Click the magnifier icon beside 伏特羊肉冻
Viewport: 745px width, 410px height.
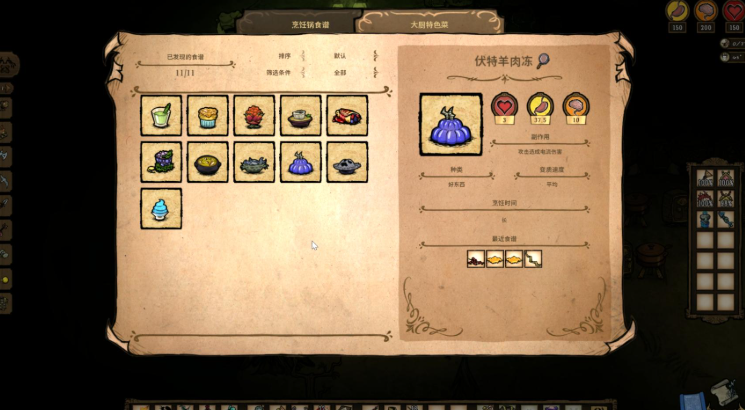point(543,61)
